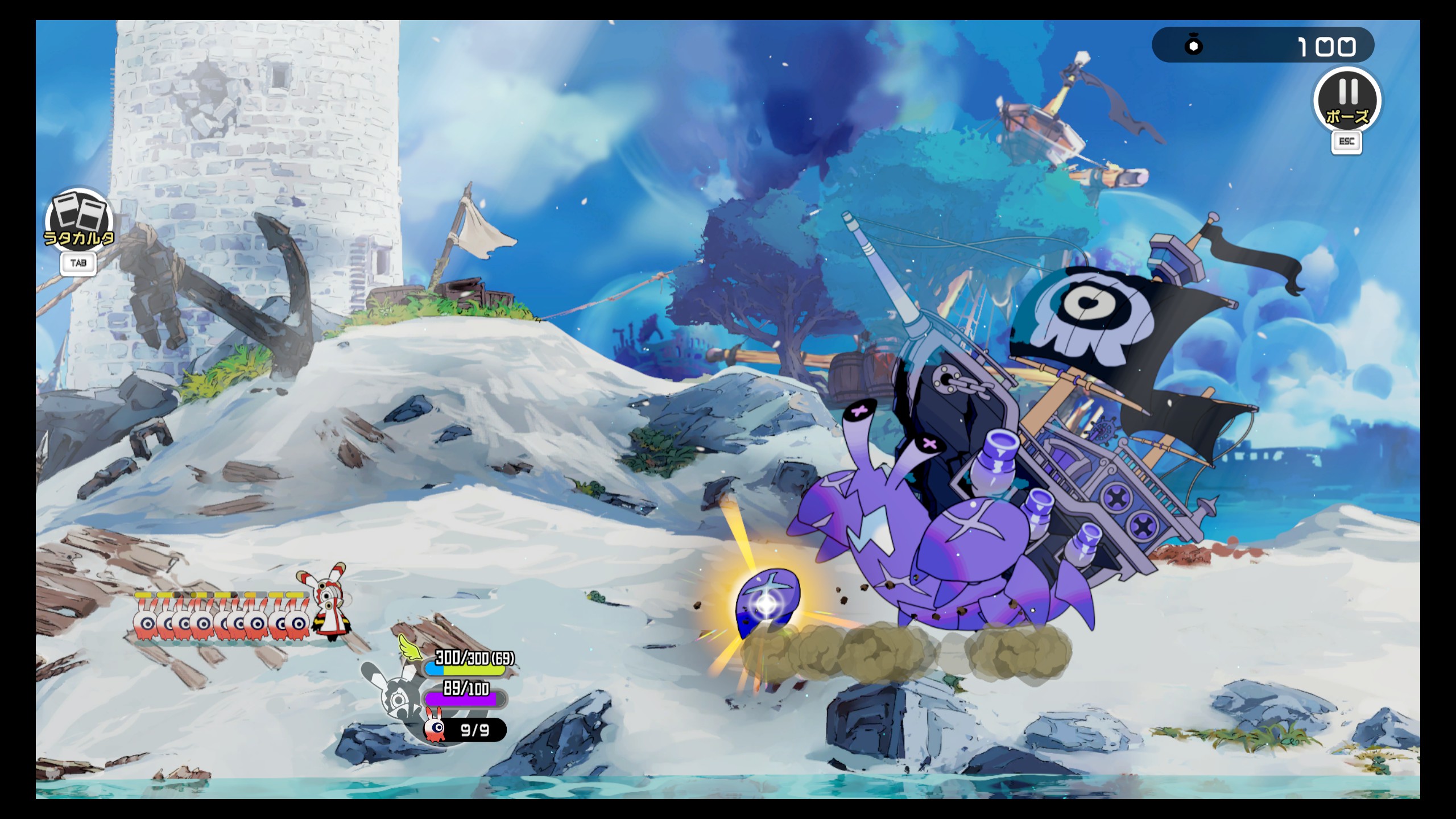Pause the game with the ポーズ button
This screenshot has width=1456, height=819.
[x=1346, y=101]
